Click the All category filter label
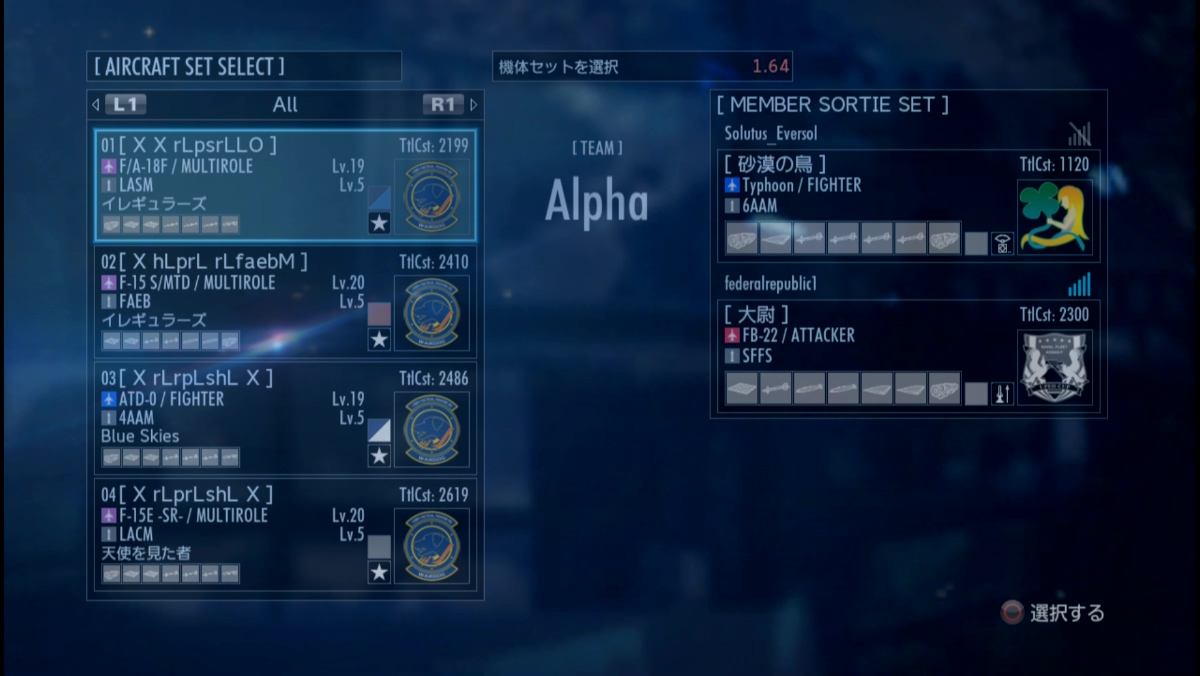Viewport: 1200px width, 676px height. pyautogui.click(x=285, y=104)
